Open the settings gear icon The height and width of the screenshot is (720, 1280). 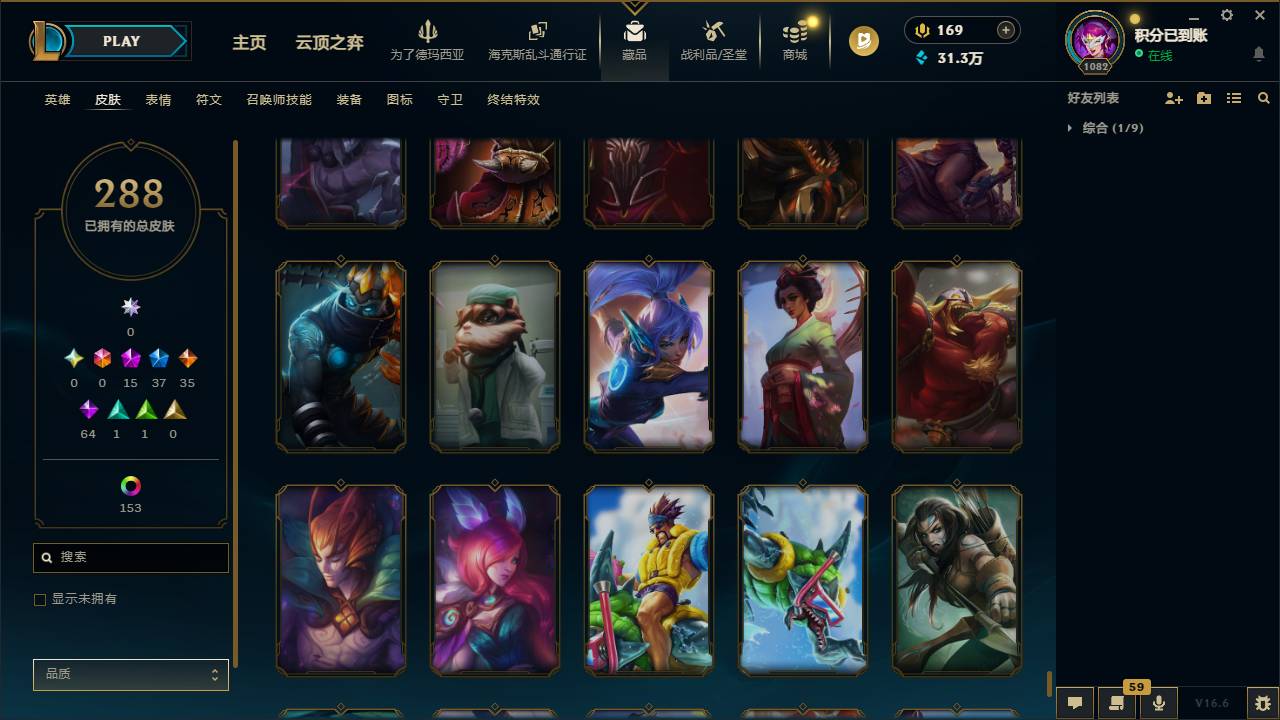(x=1226, y=15)
